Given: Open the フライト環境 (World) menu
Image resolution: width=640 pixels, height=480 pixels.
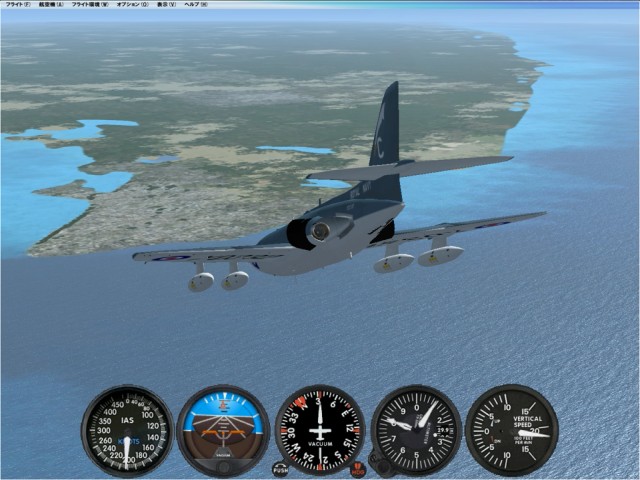Looking at the screenshot, I should click(90, 5).
